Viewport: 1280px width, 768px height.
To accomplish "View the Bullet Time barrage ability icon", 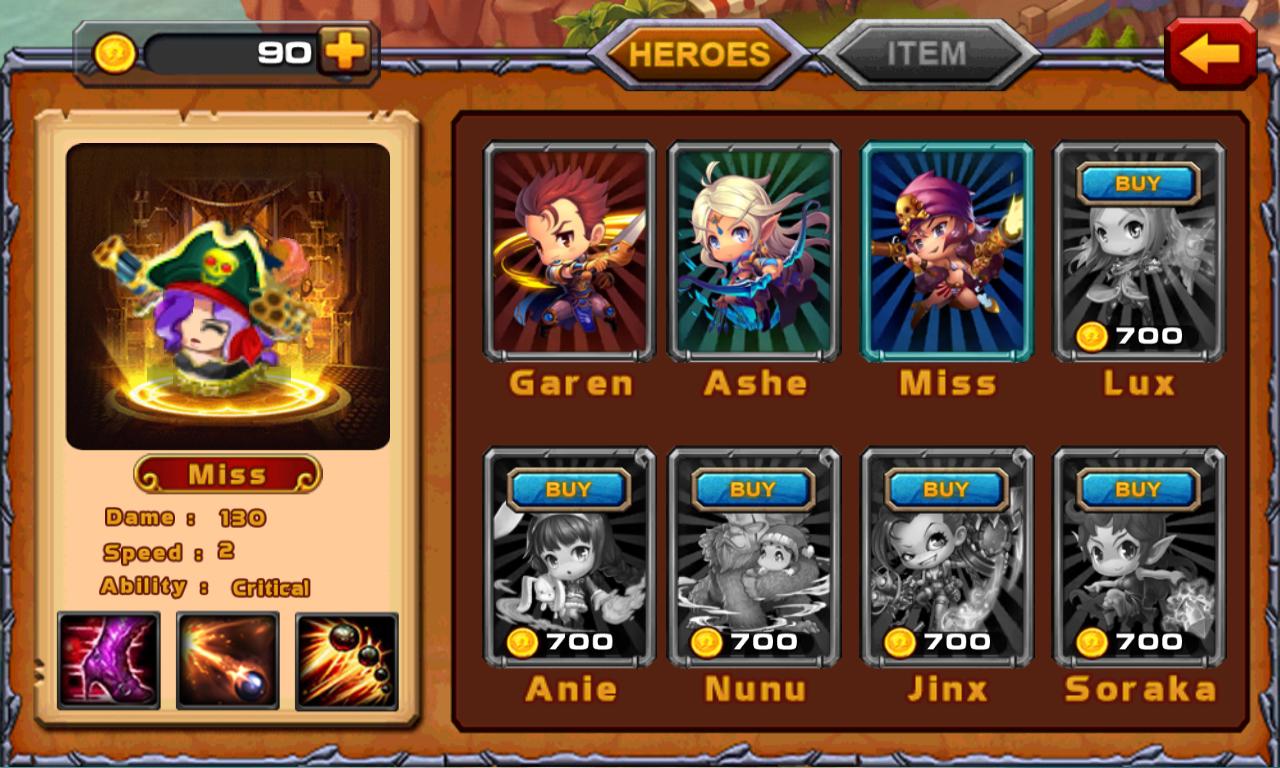I will [347, 659].
